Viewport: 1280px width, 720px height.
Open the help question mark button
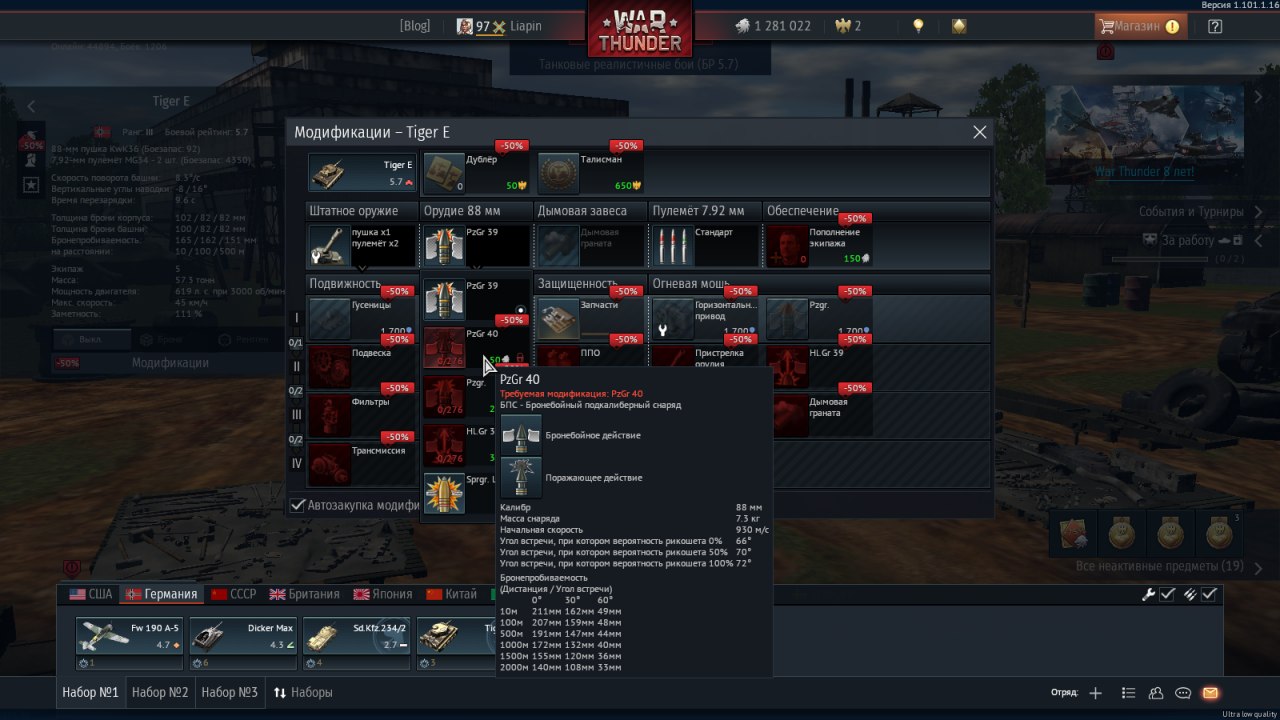pyautogui.click(x=1215, y=27)
